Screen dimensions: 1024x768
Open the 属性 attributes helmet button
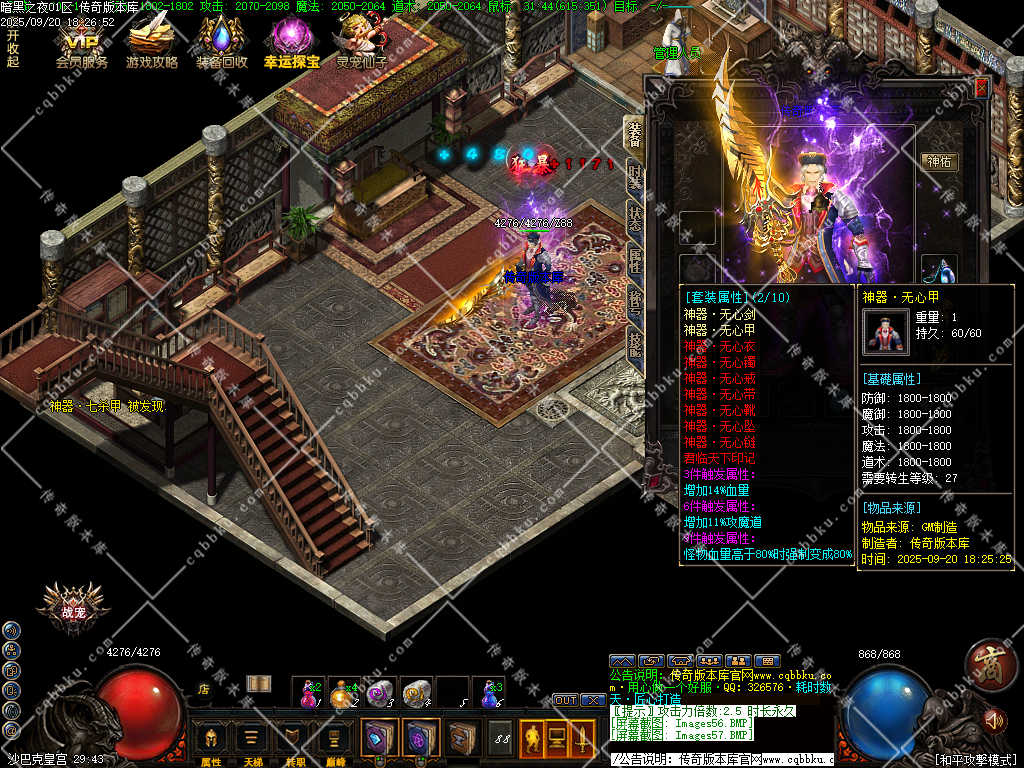(x=212, y=740)
